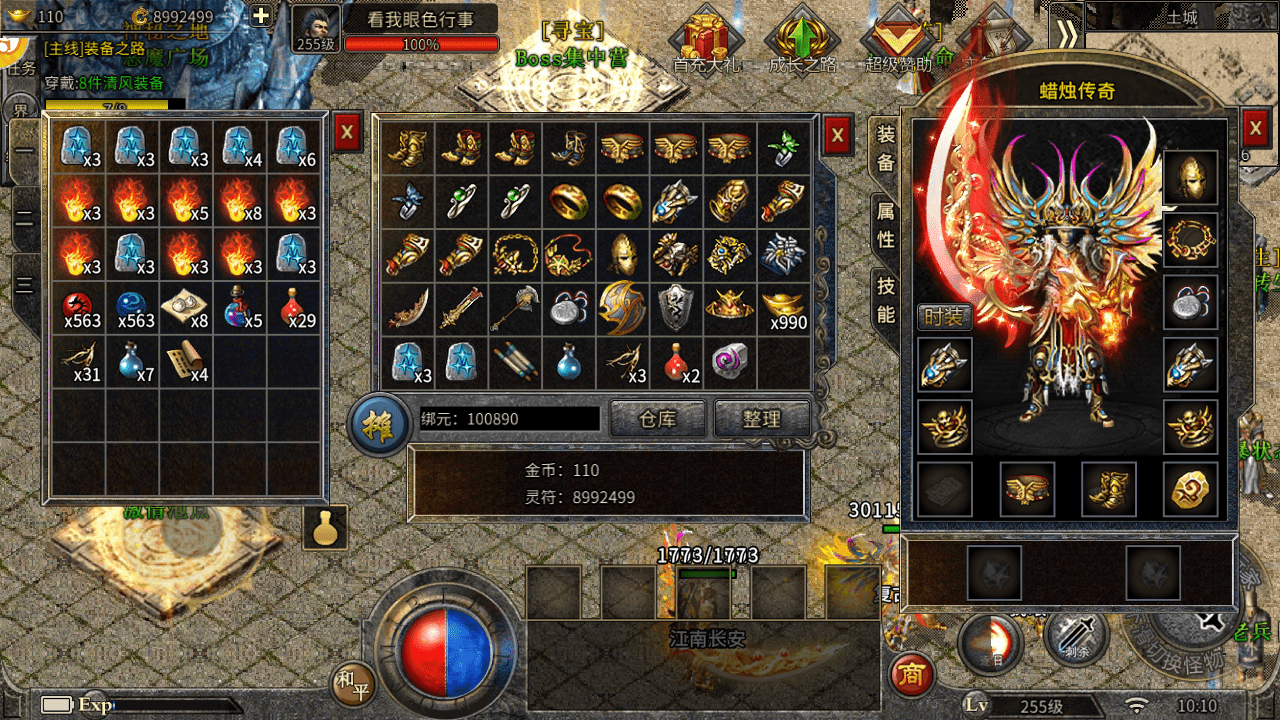Sort the bag with the 整理 button
This screenshot has height=720, width=1280.
tap(761, 419)
